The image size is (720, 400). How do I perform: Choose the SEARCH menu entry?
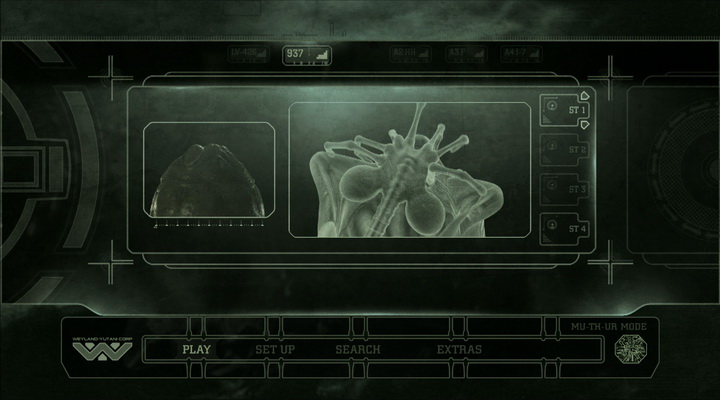[358, 349]
